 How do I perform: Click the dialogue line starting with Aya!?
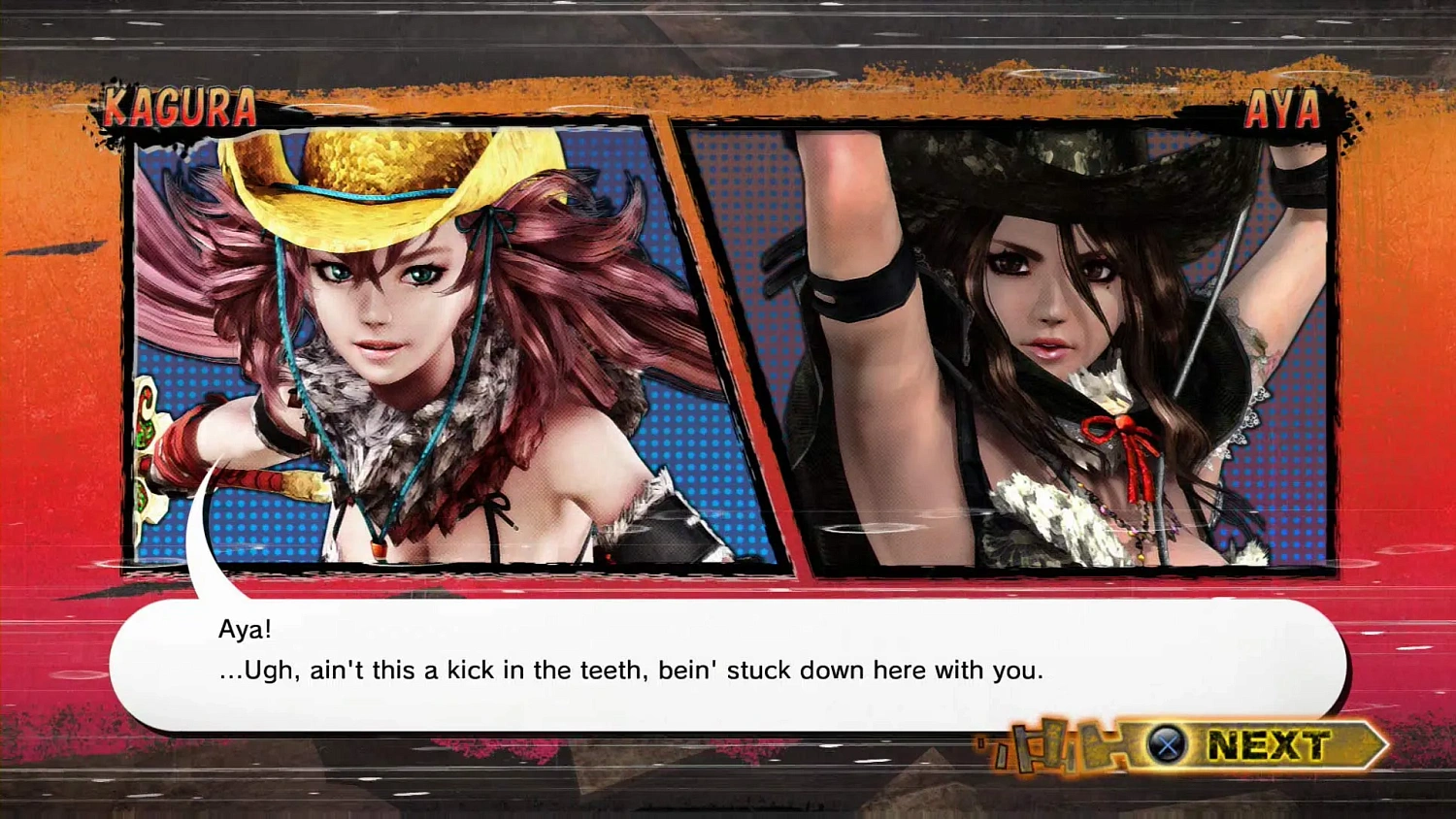[245, 629]
